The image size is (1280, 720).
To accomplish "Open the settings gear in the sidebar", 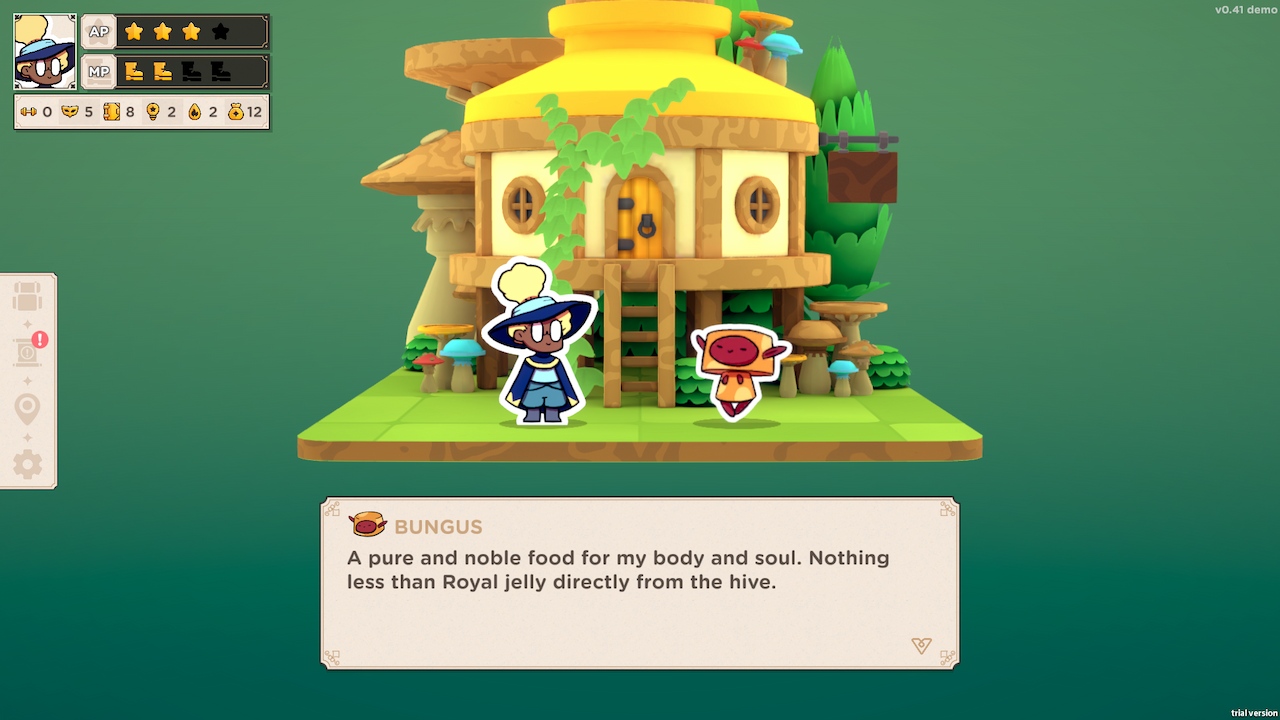I will point(27,464).
